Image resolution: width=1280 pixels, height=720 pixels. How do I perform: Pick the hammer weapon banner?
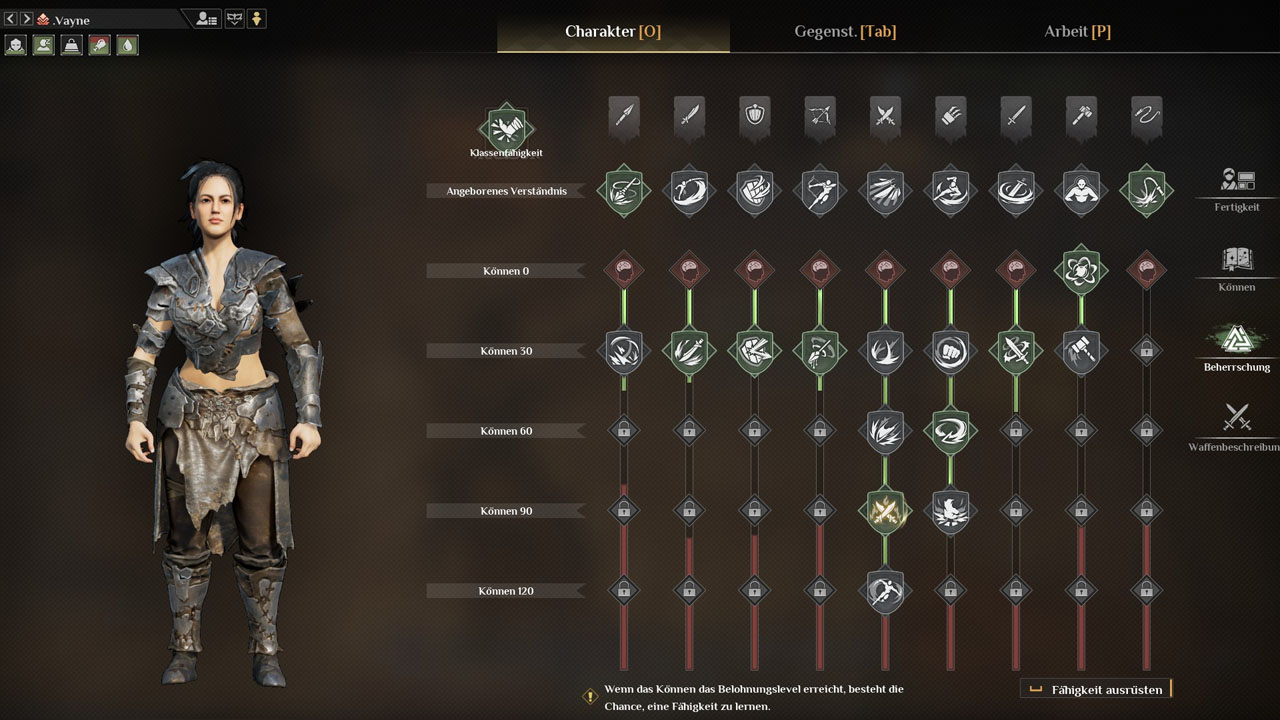(x=1081, y=117)
